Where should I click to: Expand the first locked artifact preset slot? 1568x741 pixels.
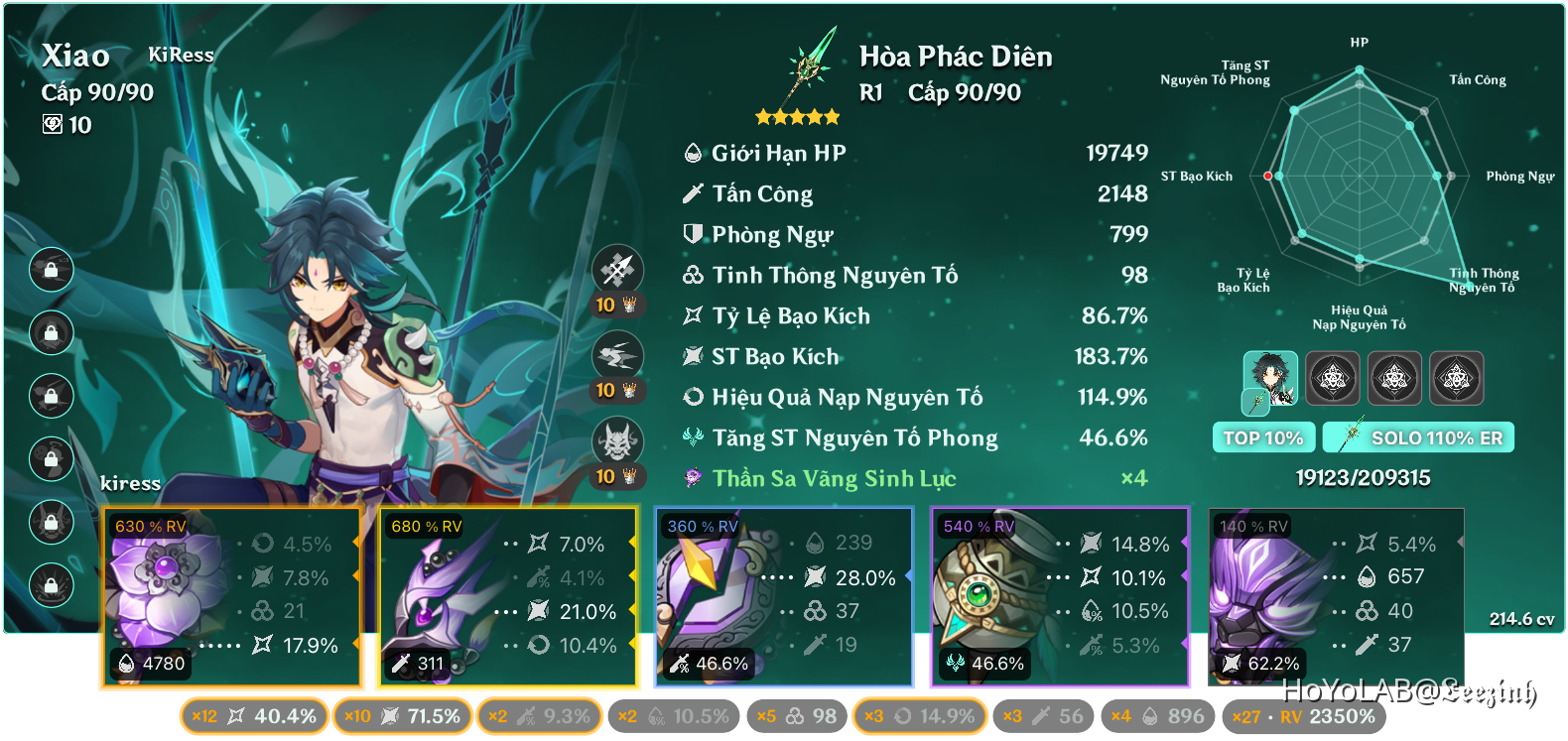pyautogui.click(x=1334, y=378)
